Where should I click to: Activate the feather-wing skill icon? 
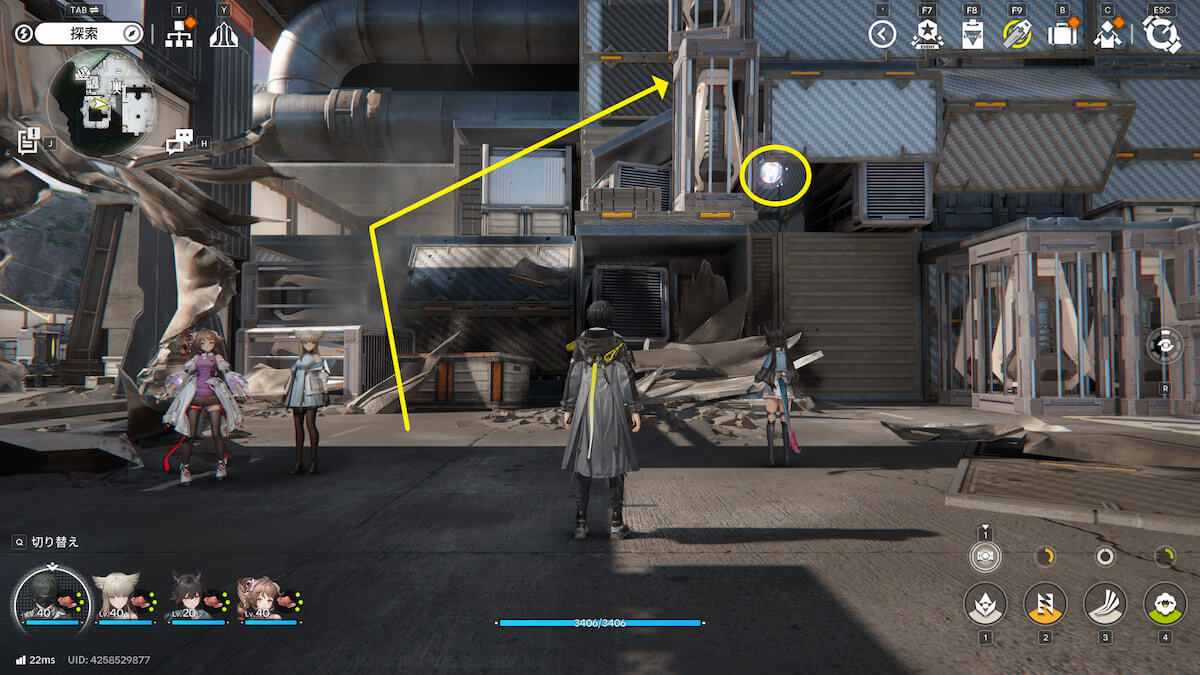[1105, 603]
